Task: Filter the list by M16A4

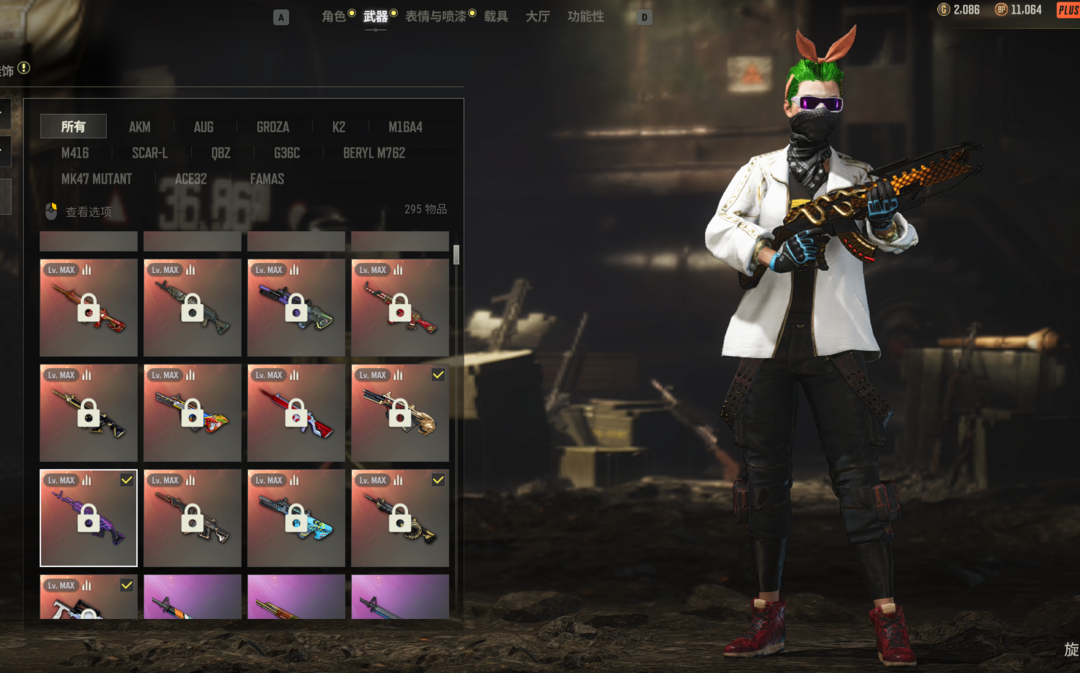Action: [405, 127]
